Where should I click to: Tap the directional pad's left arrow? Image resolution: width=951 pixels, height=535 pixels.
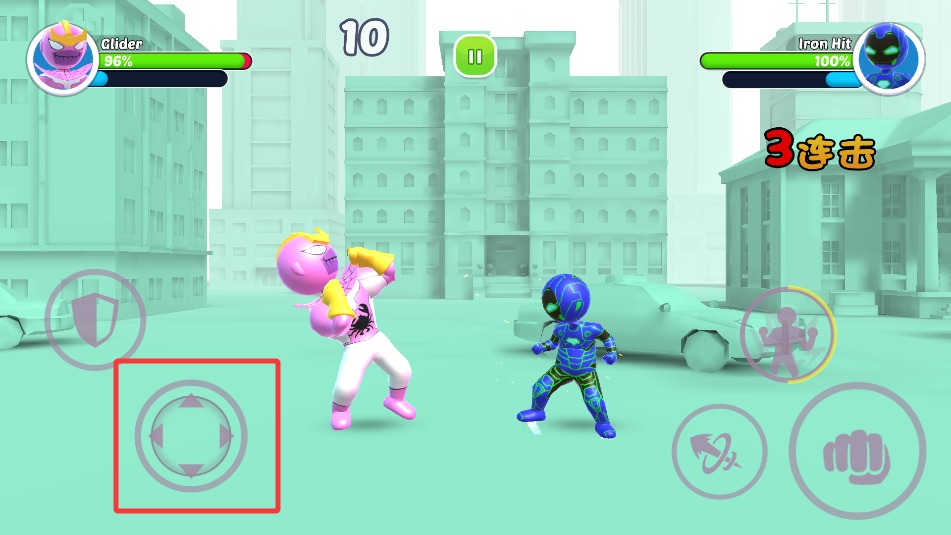click(x=156, y=436)
